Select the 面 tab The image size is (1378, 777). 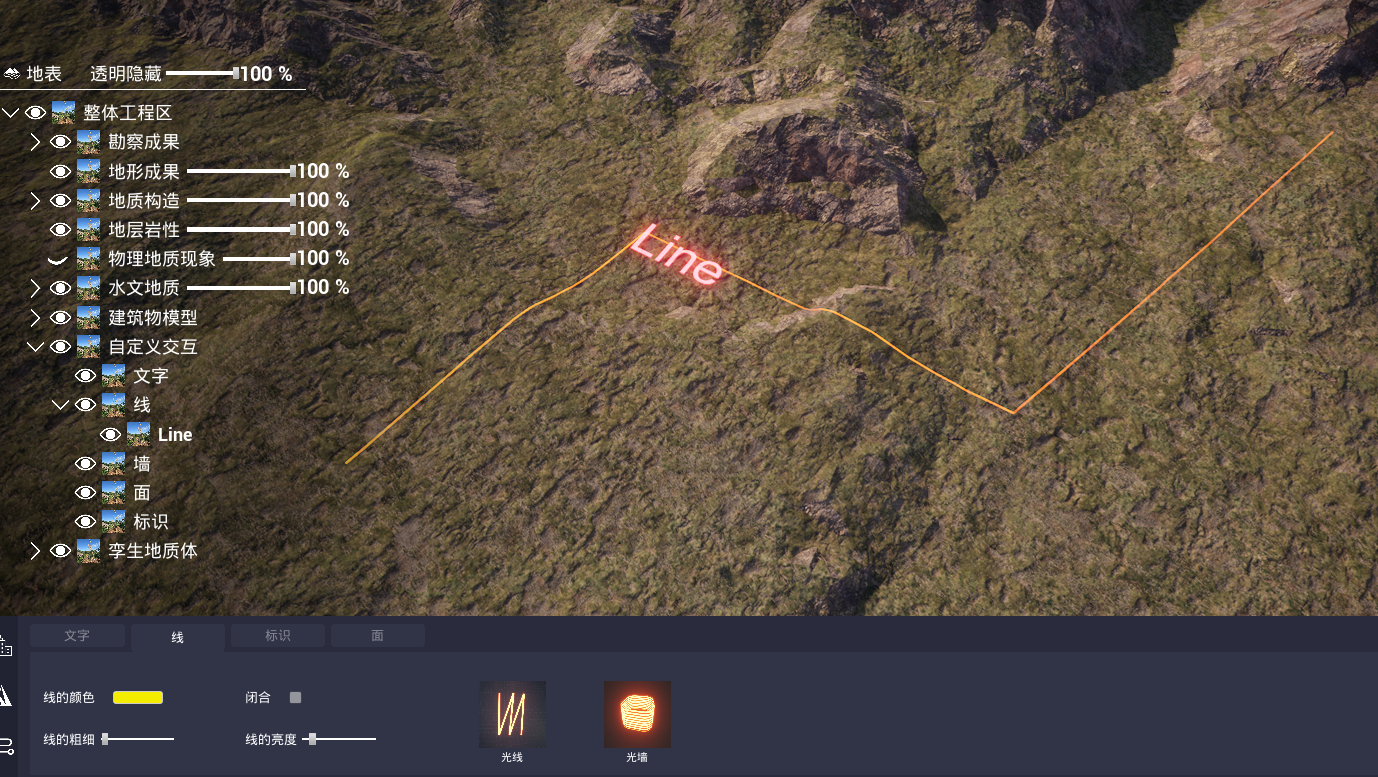[377, 636]
